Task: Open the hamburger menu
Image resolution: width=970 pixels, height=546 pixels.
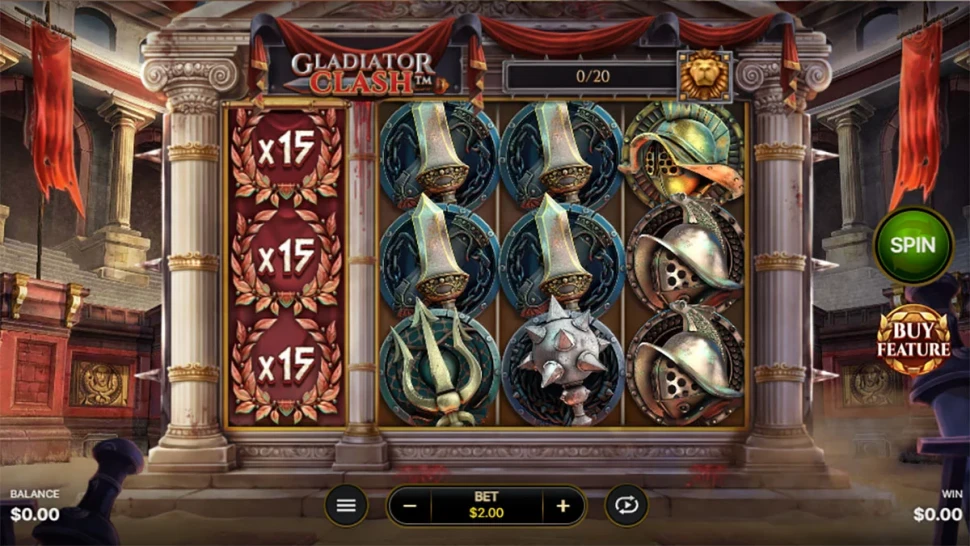Action: (x=346, y=506)
